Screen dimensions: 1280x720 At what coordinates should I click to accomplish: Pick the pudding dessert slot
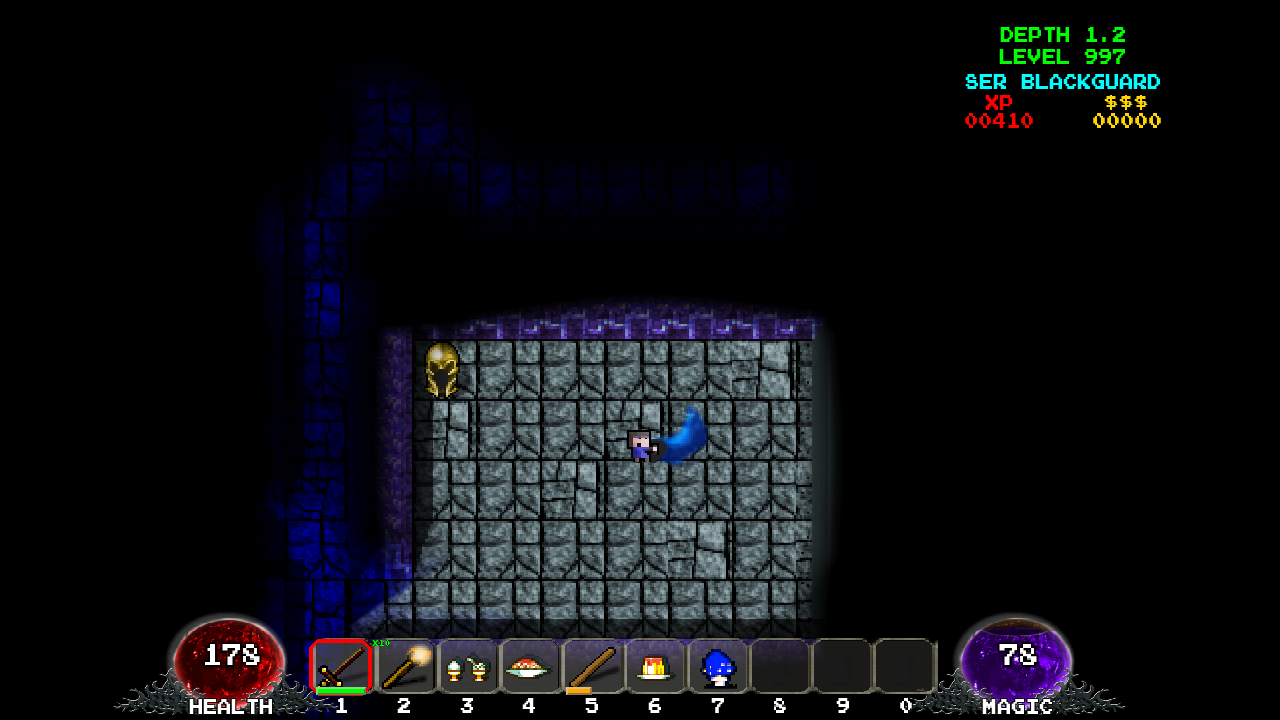[655, 666]
